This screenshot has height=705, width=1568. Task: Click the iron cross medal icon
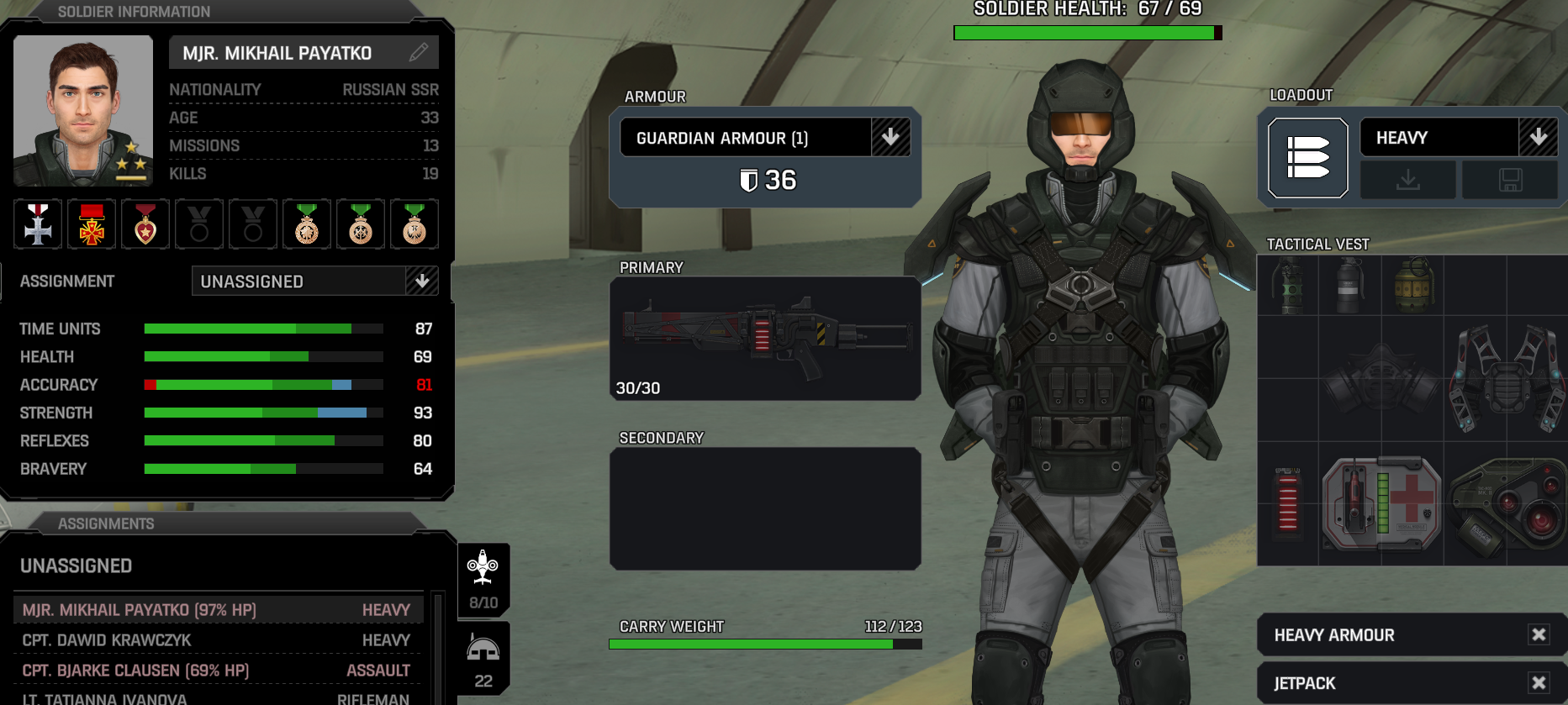pos(38,224)
